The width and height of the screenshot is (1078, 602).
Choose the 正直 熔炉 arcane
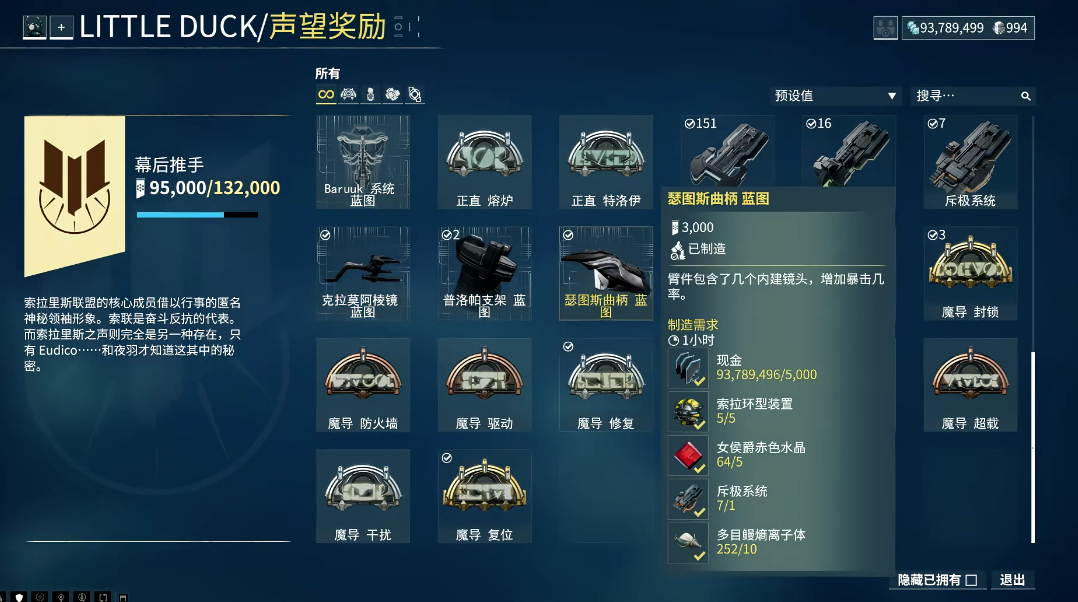tap(484, 162)
